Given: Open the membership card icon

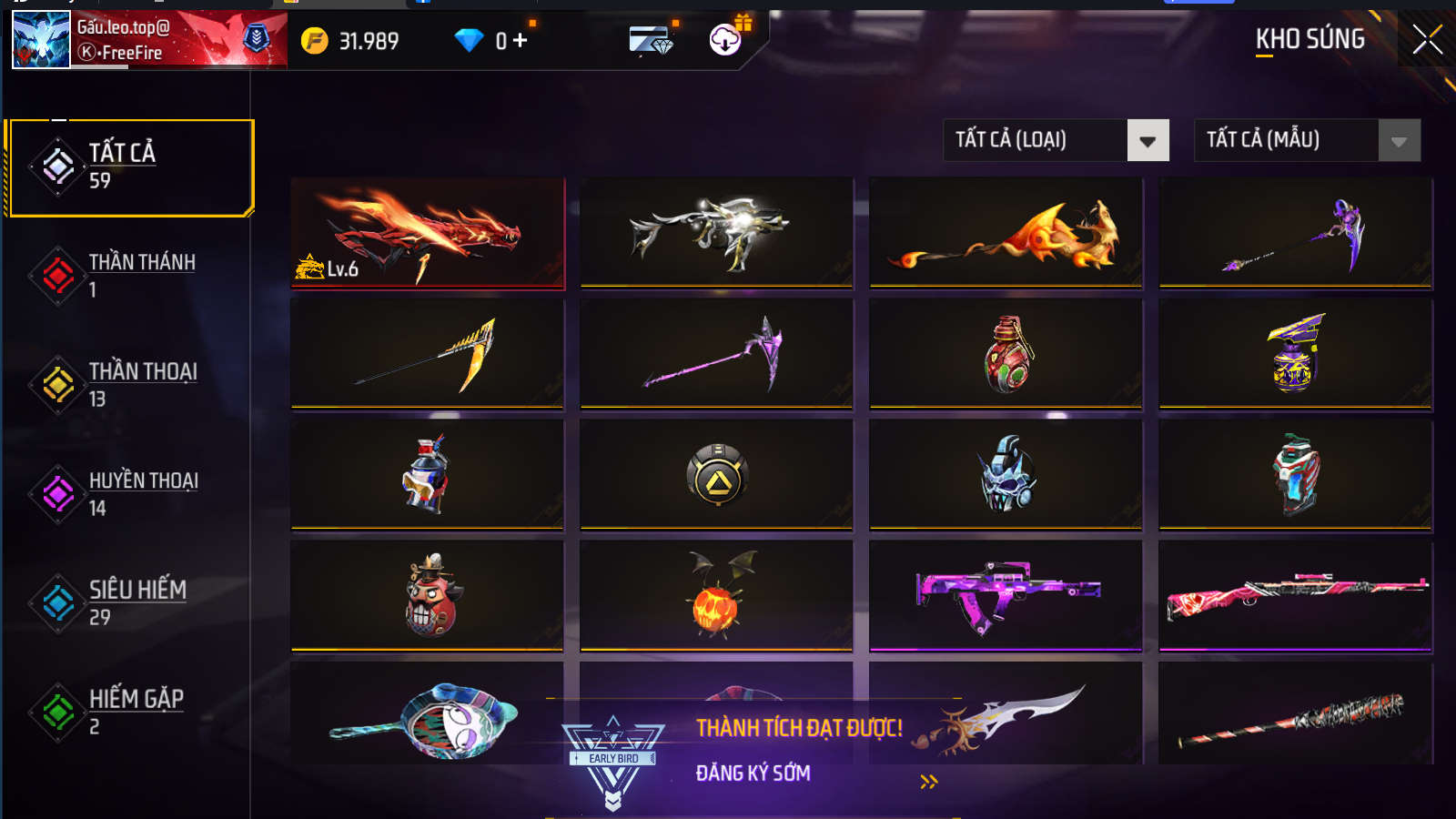Looking at the screenshot, I should click(x=651, y=40).
